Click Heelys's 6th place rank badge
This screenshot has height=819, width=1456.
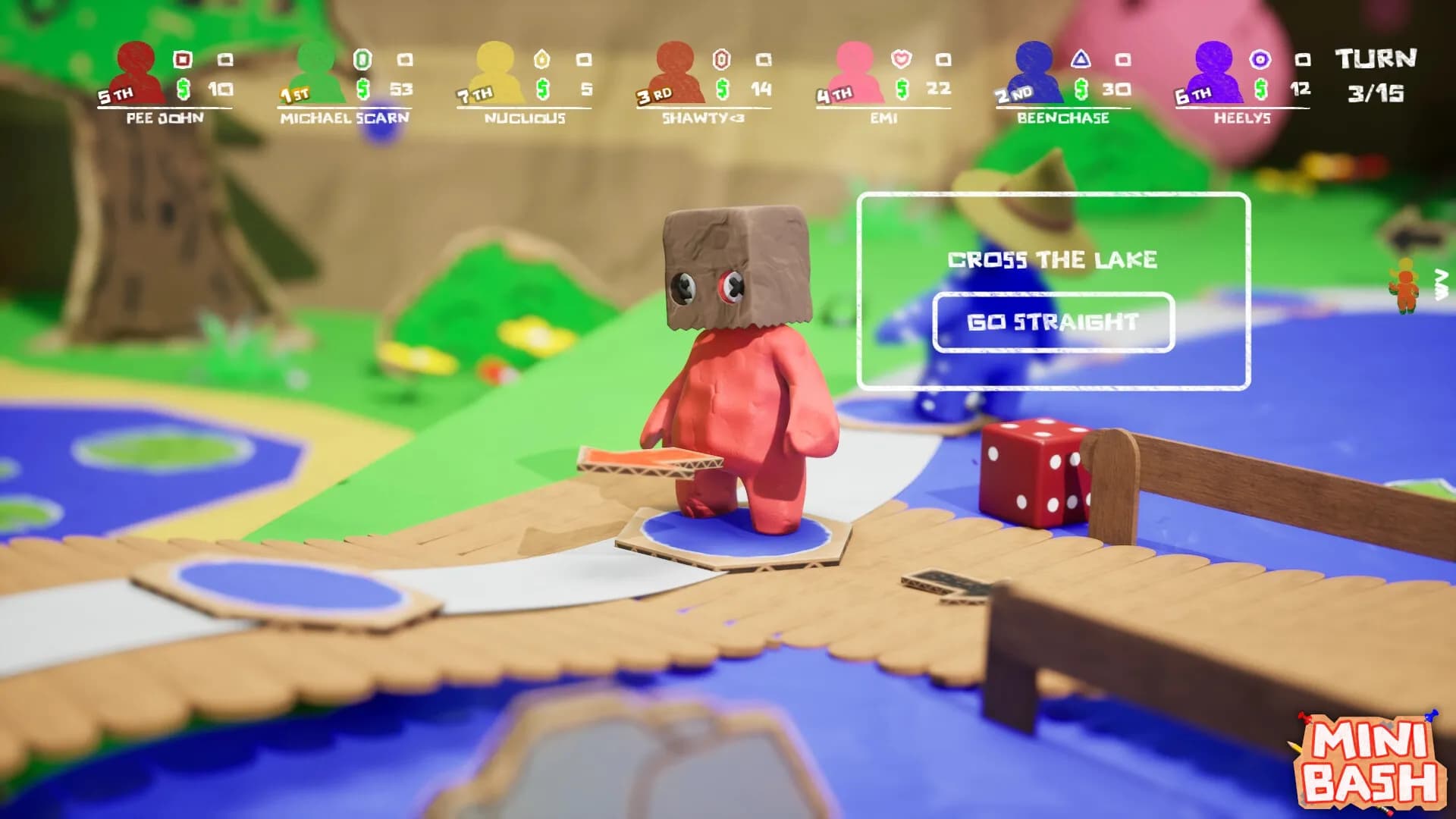[x=1191, y=94]
